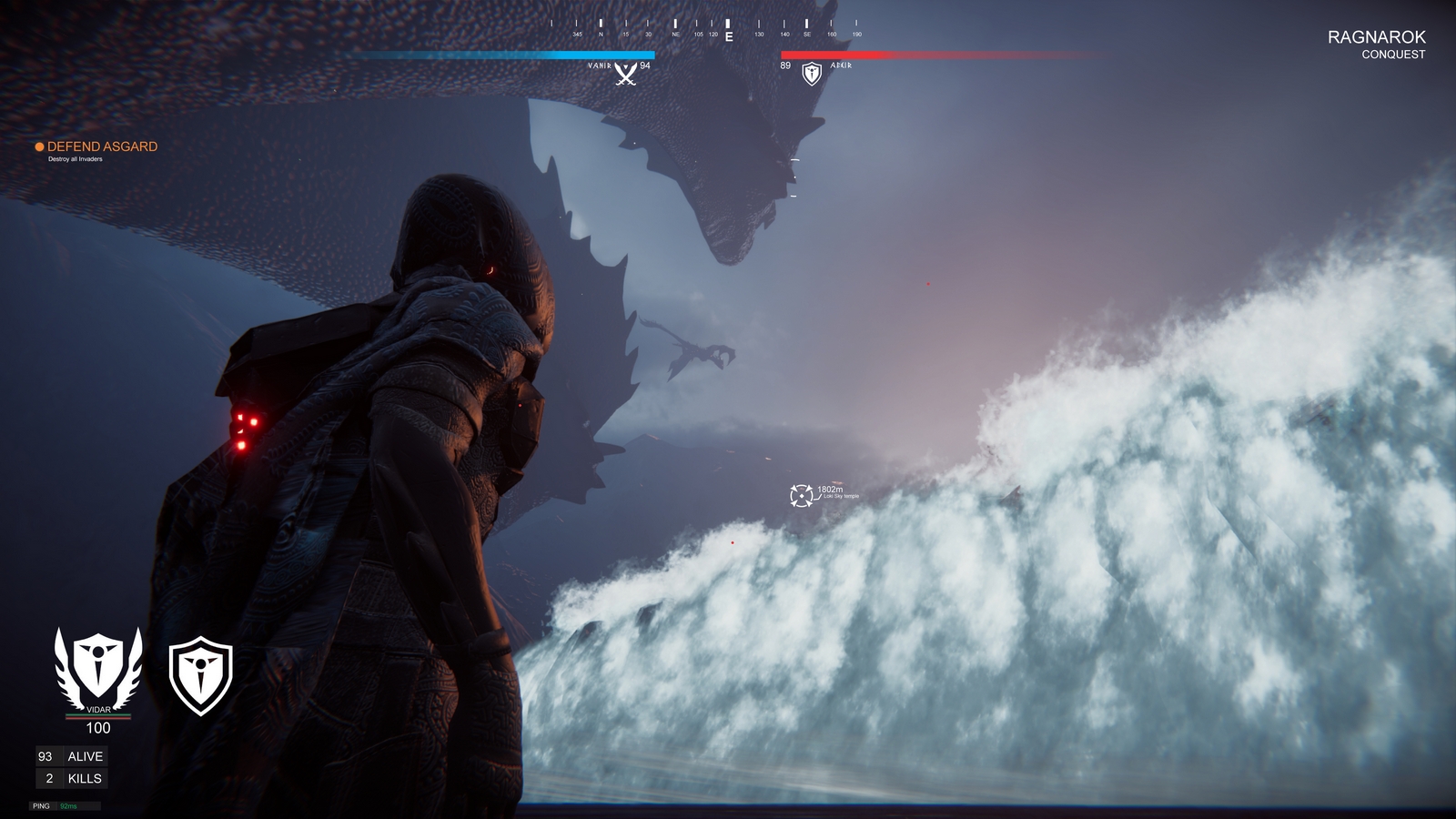Click the orange DEFEND ASGARD objective dot
Viewport: 1456px width, 819px height.
[40, 146]
